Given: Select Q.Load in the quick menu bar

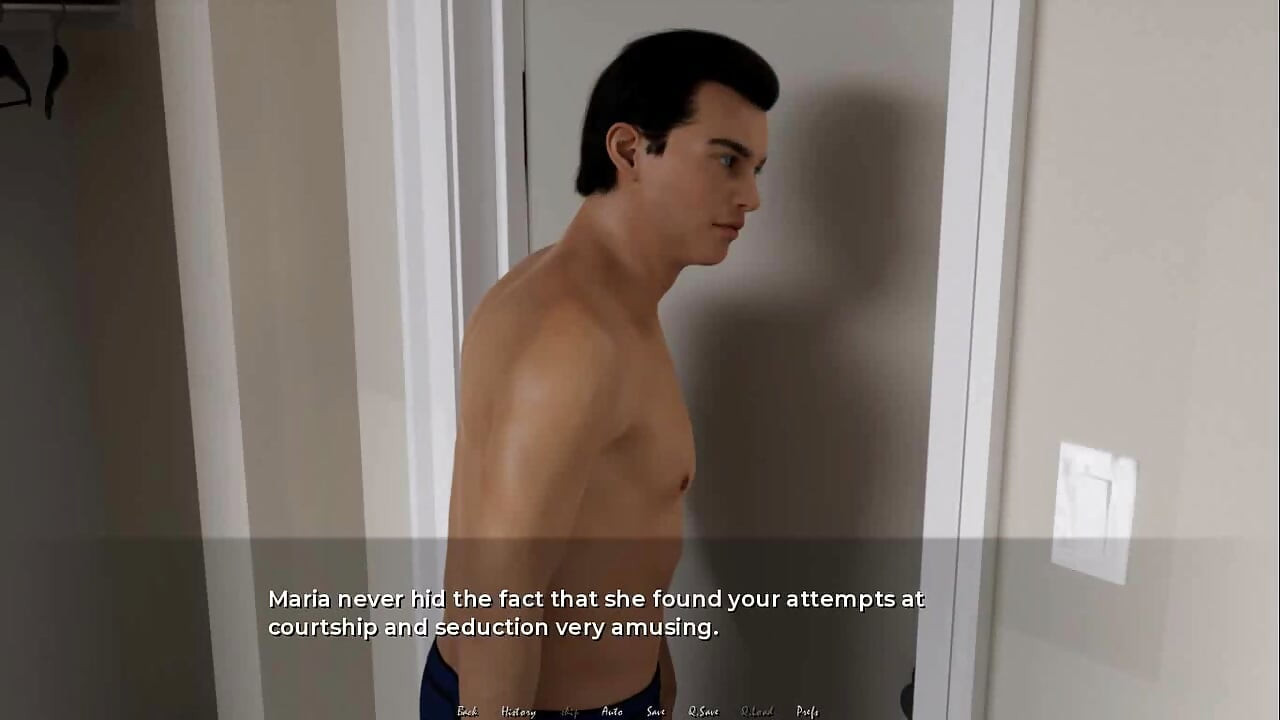Looking at the screenshot, I should [x=756, y=710].
